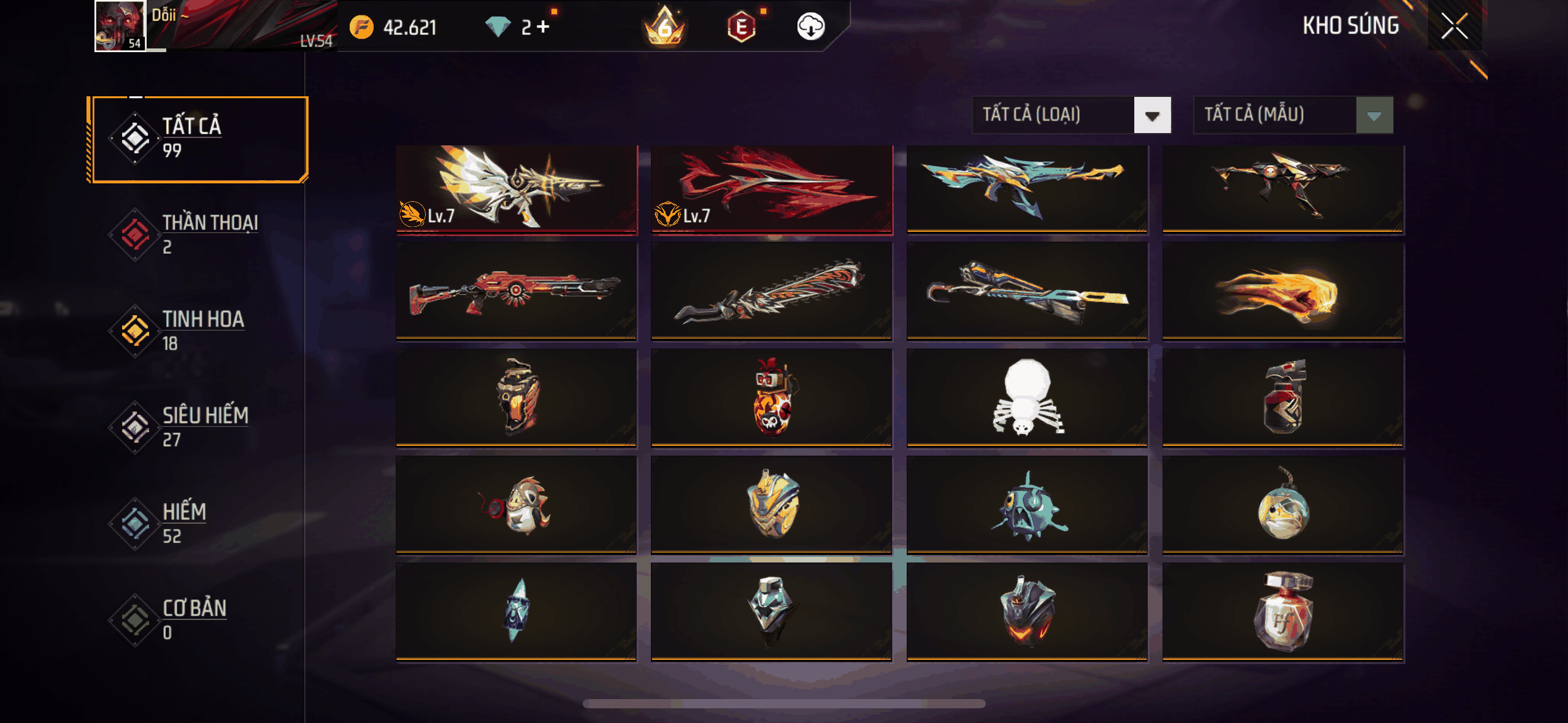Choose the Hiếm rarity tab
1568x723 pixels.
(x=198, y=523)
